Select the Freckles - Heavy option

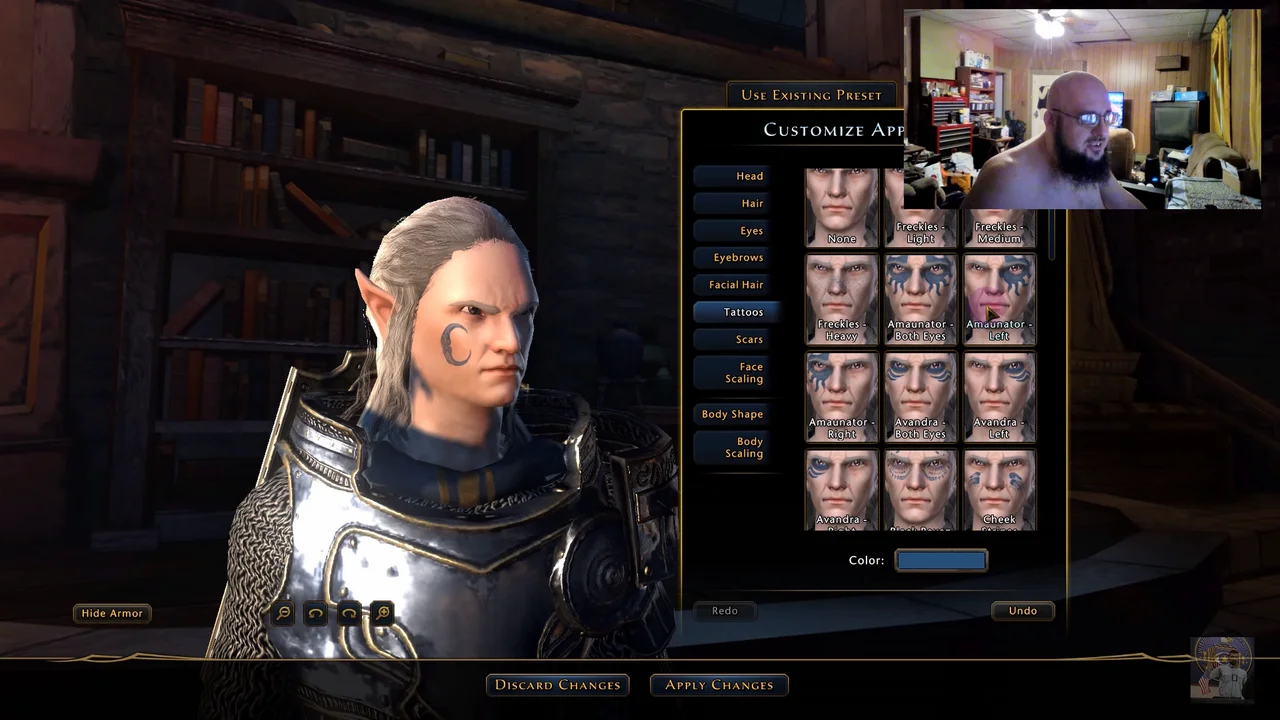(841, 298)
